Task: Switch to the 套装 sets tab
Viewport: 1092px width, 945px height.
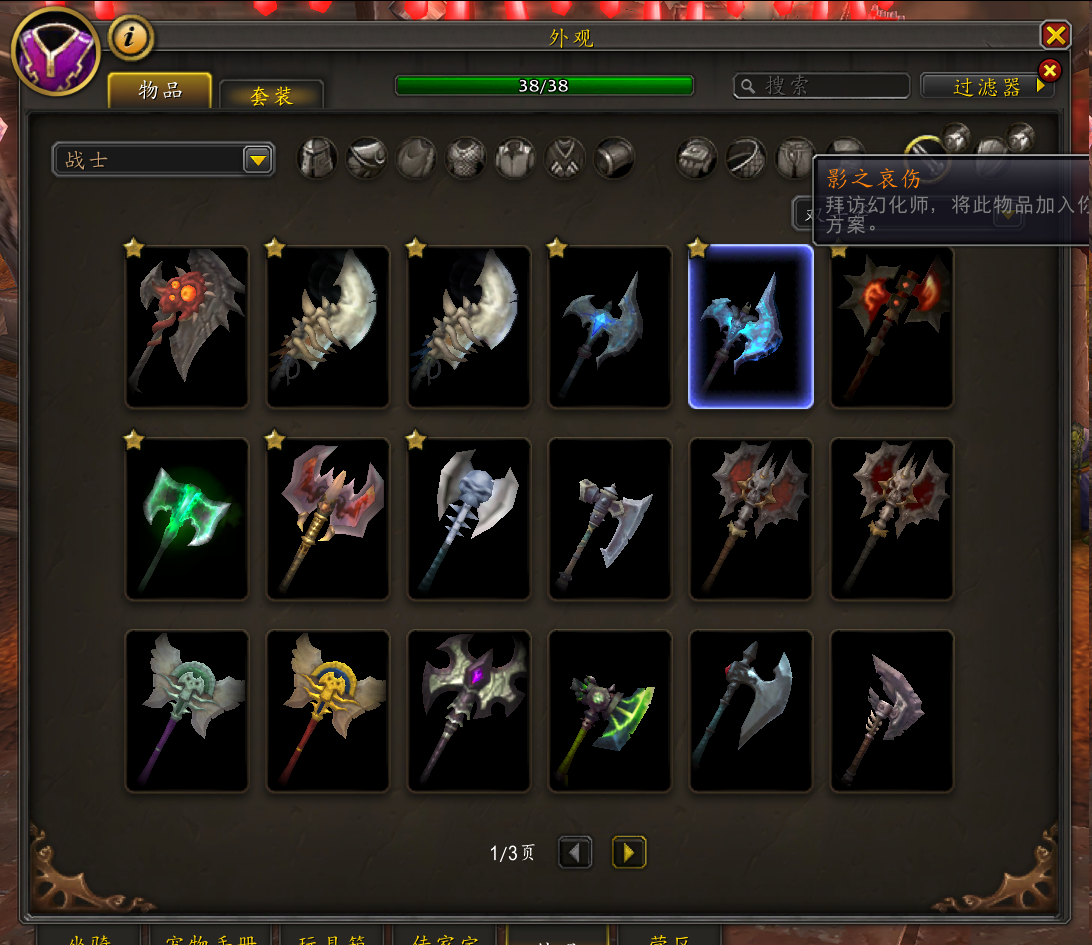Action: [x=271, y=96]
